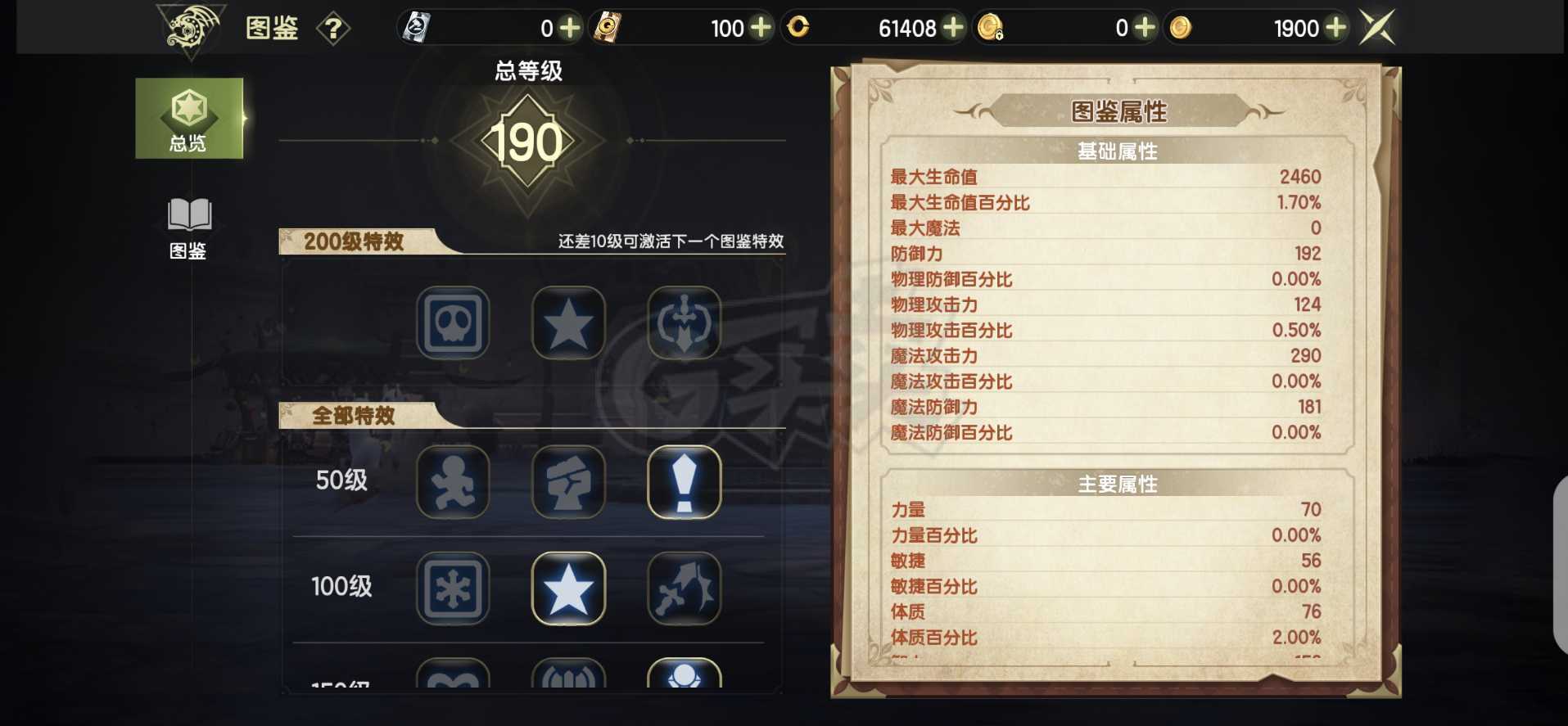
Task: Select the downward-arrow effect icon in 200级特效
Action: click(x=685, y=322)
